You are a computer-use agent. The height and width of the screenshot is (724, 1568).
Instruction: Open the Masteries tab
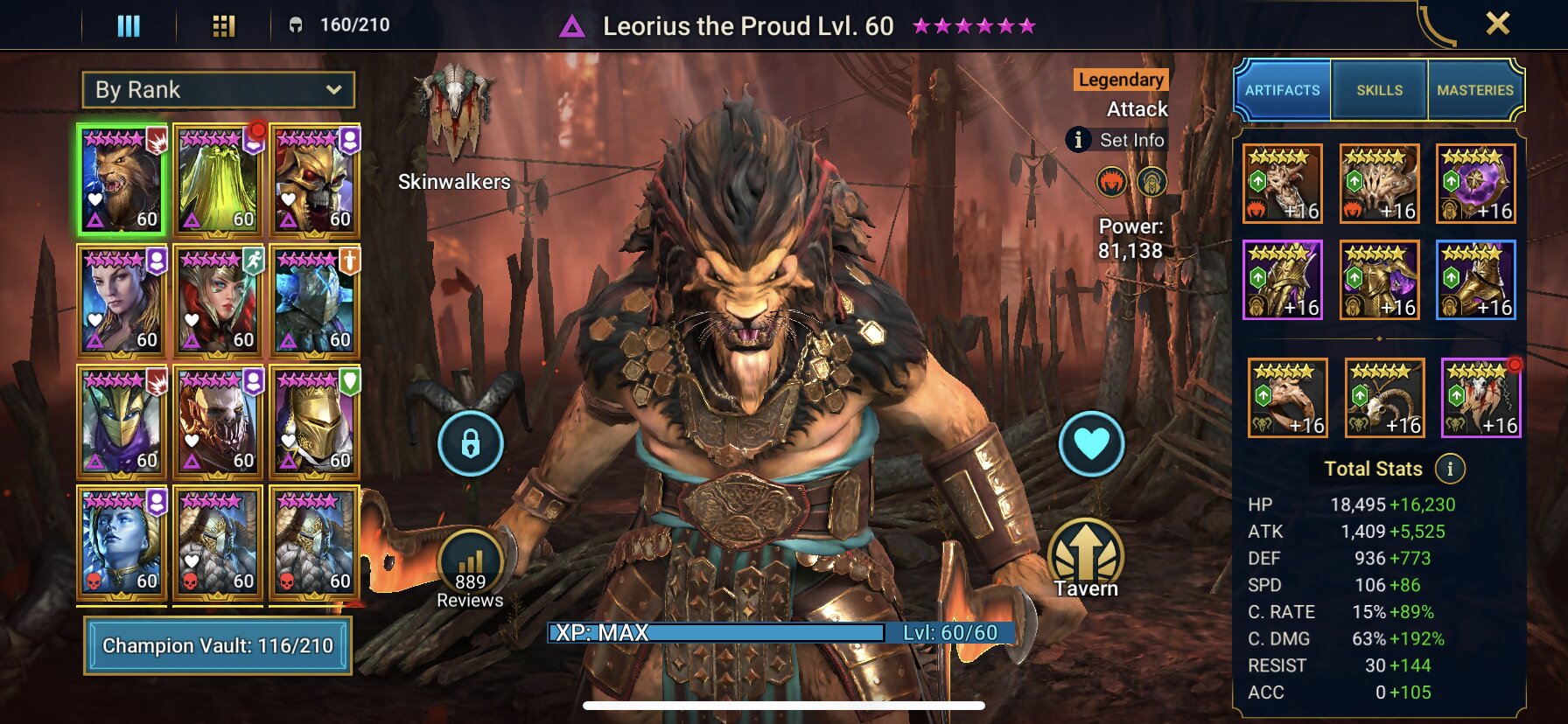(x=1476, y=88)
